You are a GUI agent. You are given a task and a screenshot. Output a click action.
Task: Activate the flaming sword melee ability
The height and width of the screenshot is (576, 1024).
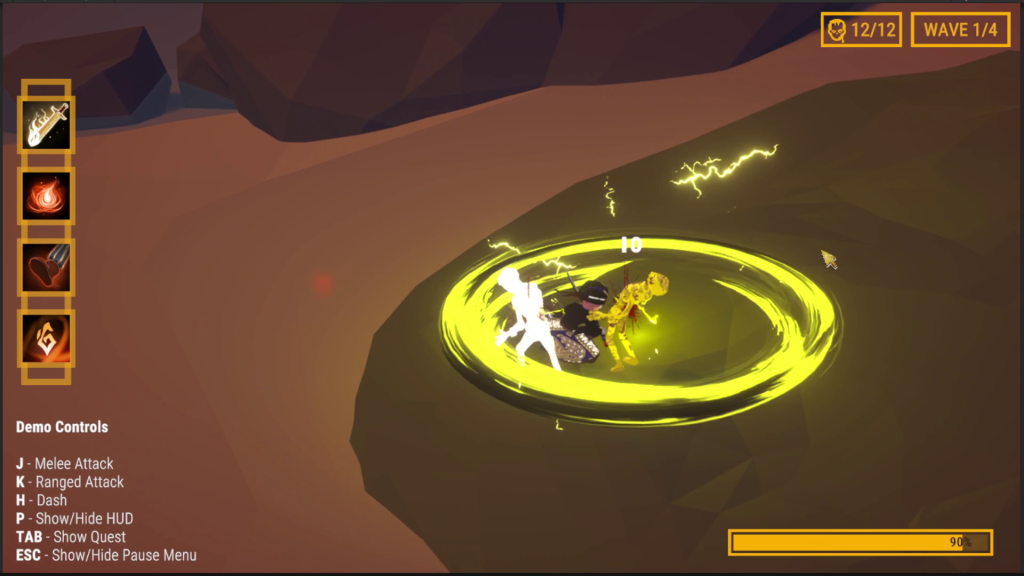47,124
